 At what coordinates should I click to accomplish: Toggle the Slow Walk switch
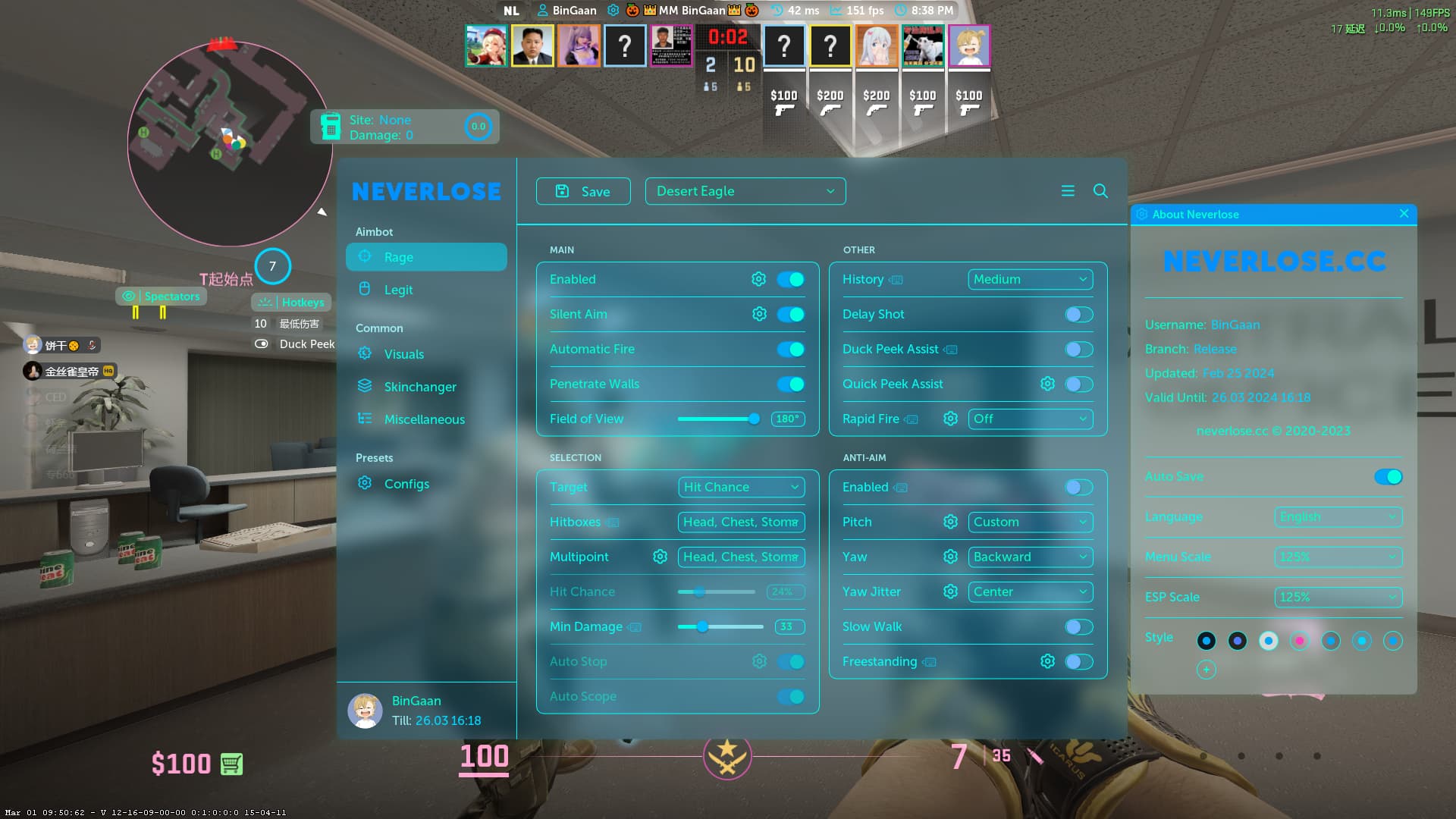point(1078,626)
